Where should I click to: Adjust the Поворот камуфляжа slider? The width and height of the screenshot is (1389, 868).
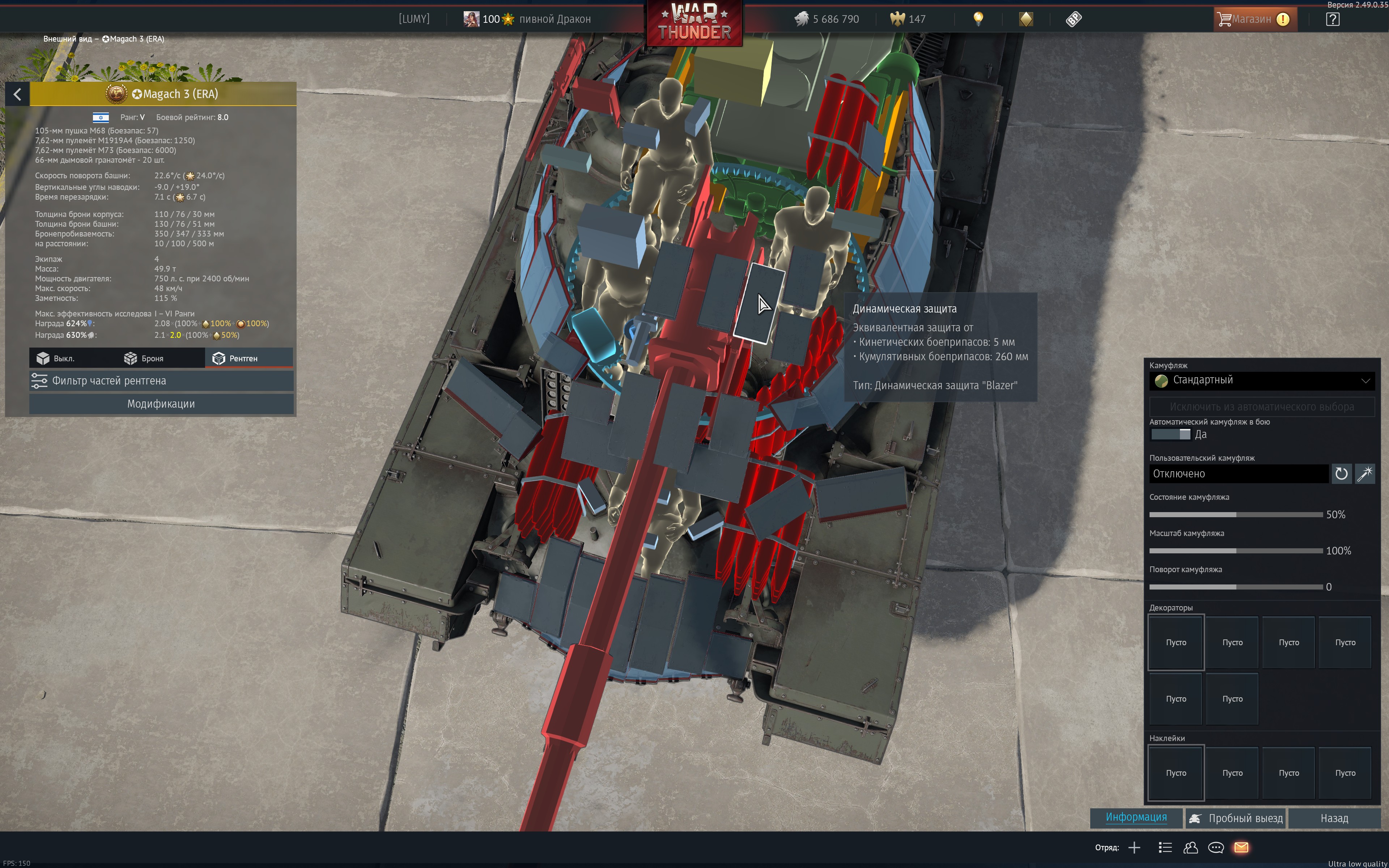pyautogui.click(x=1235, y=587)
